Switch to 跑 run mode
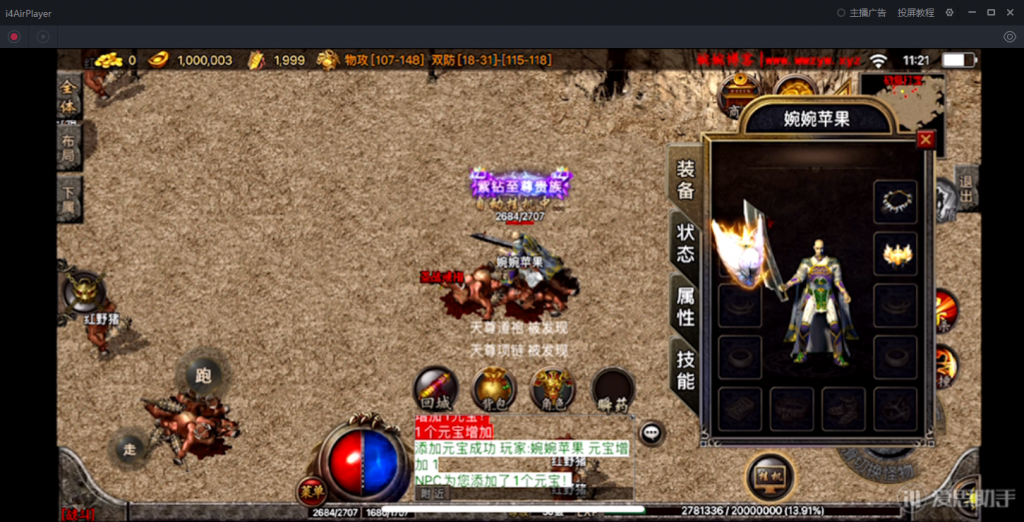 click(203, 376)
